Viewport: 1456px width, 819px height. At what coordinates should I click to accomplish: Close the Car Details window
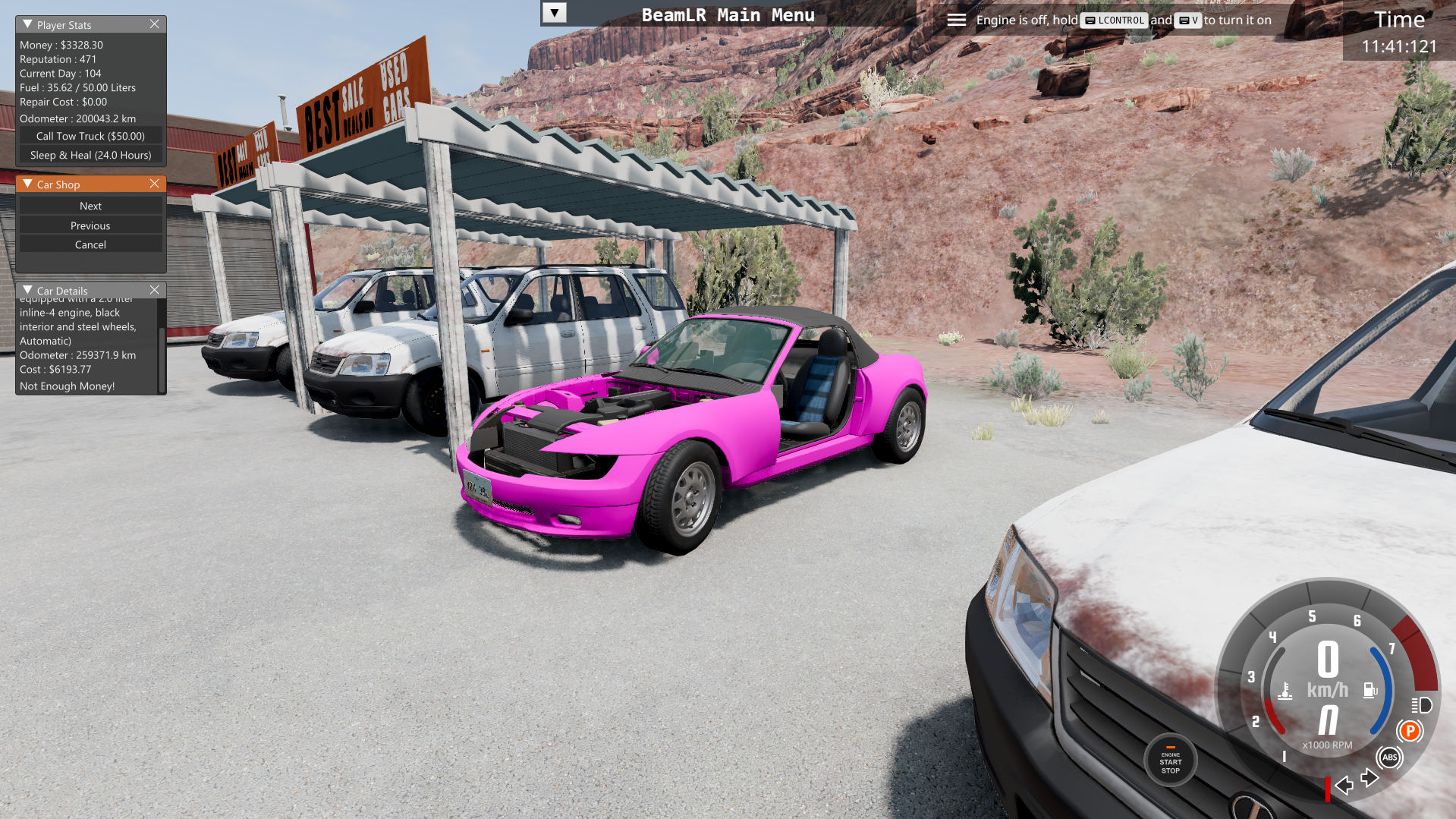[154, 290]
